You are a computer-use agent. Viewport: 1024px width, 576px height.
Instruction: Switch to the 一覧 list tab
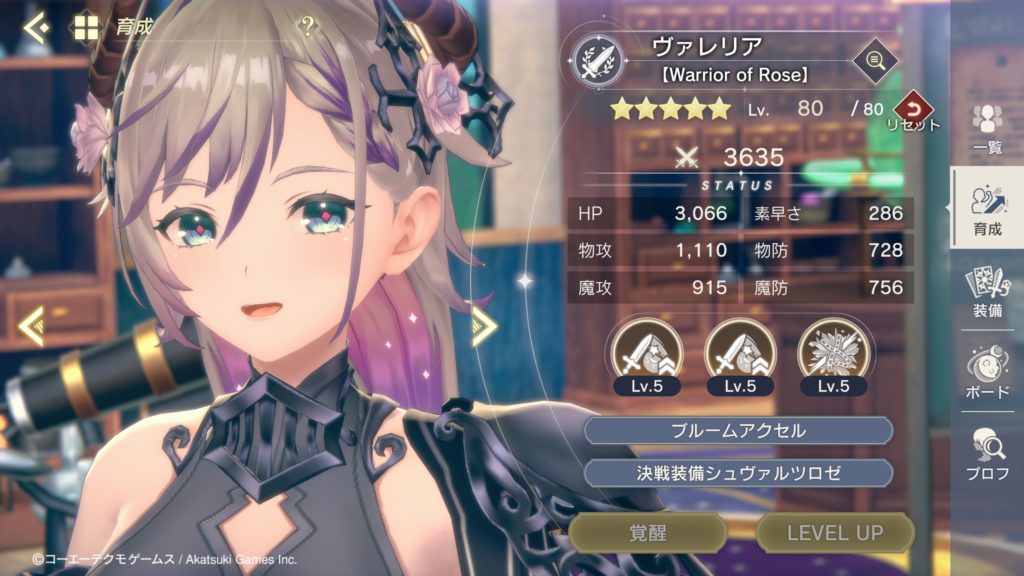click(987, 128)
